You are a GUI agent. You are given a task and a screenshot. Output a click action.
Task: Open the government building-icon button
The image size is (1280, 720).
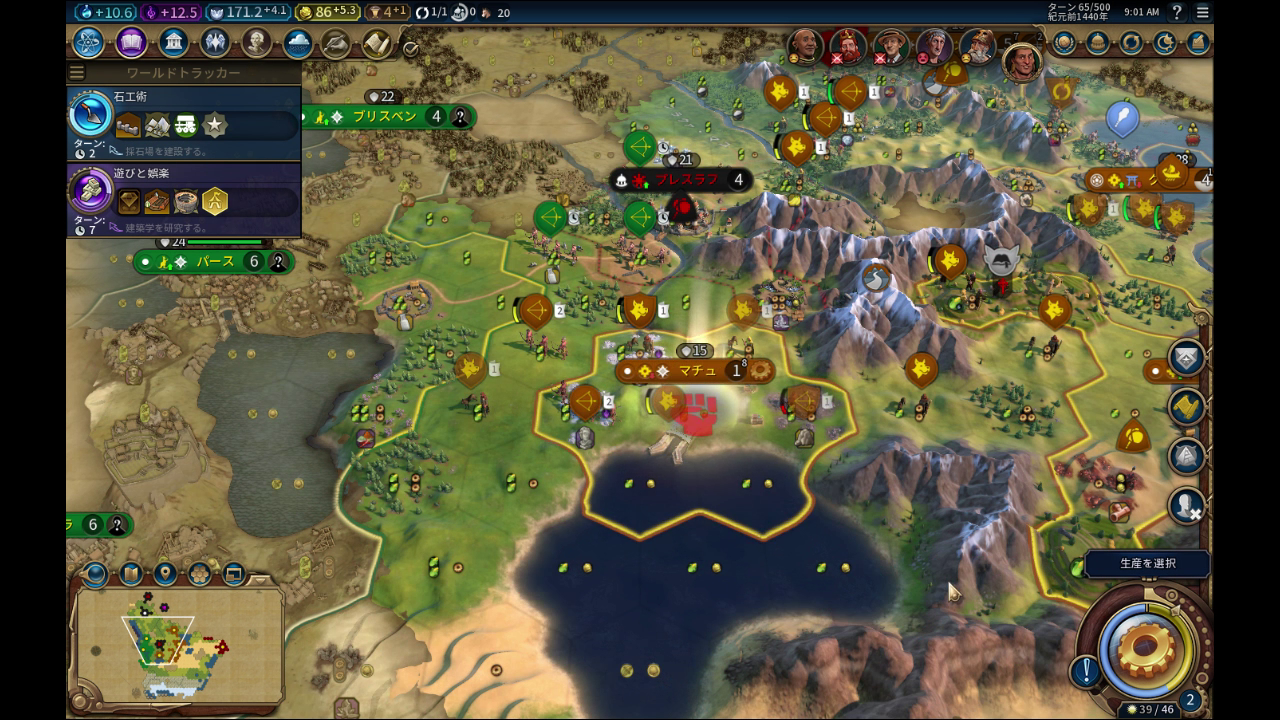click(x=174, y=43)
